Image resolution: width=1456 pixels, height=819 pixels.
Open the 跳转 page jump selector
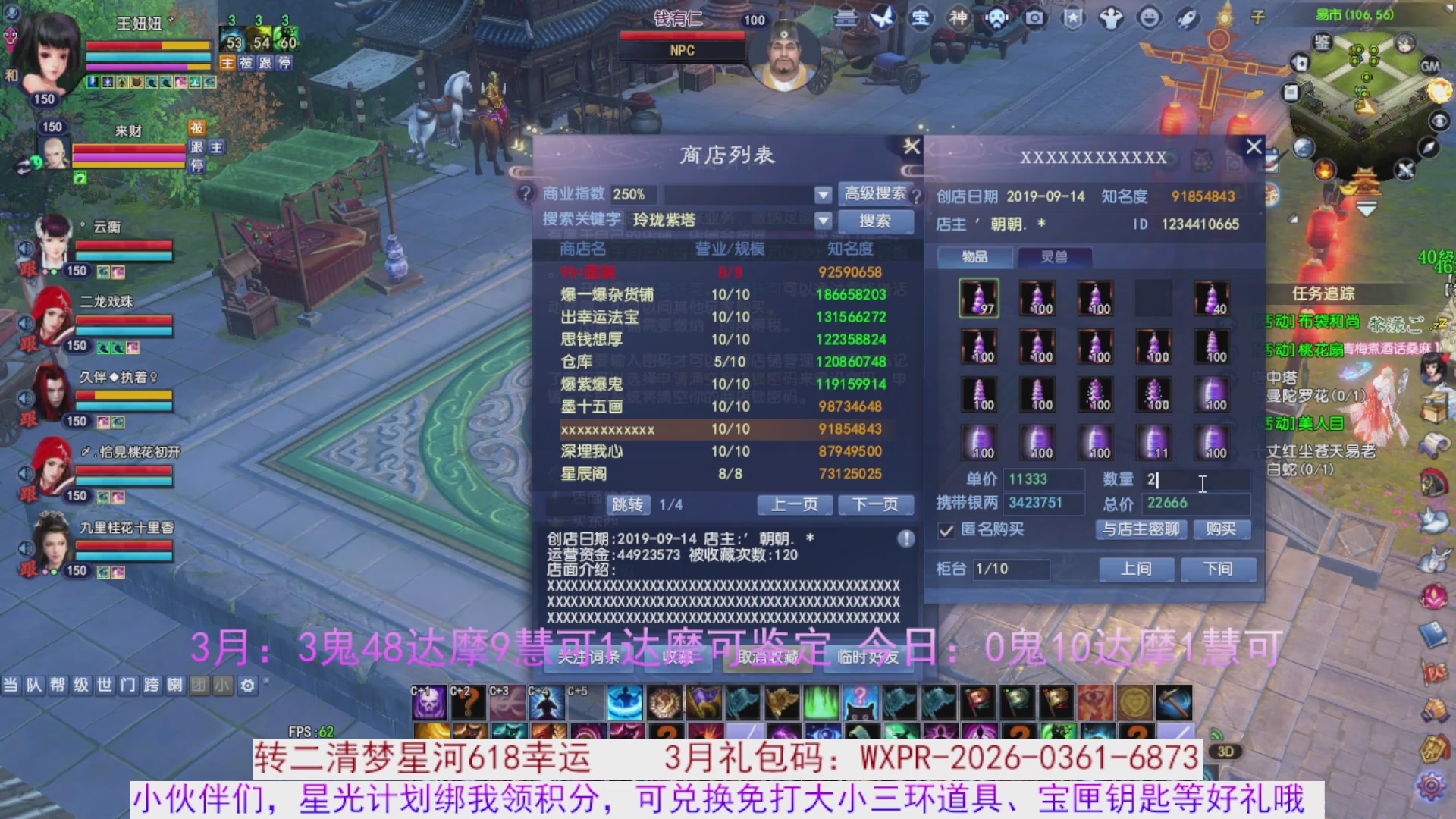point(626,504)
